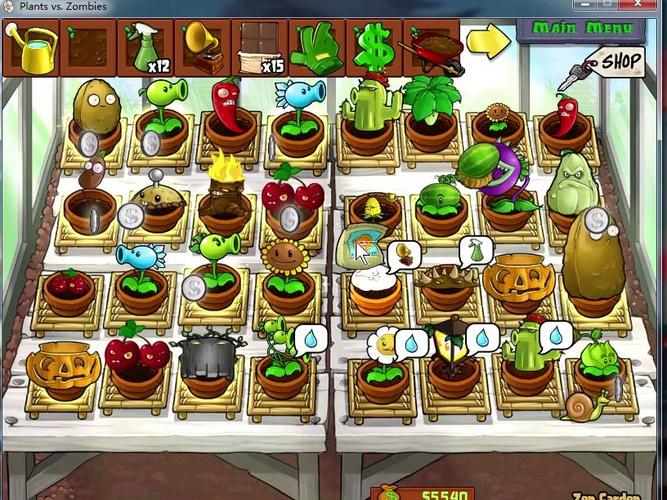Select the yellow watering can tool

tap(32, 47)
